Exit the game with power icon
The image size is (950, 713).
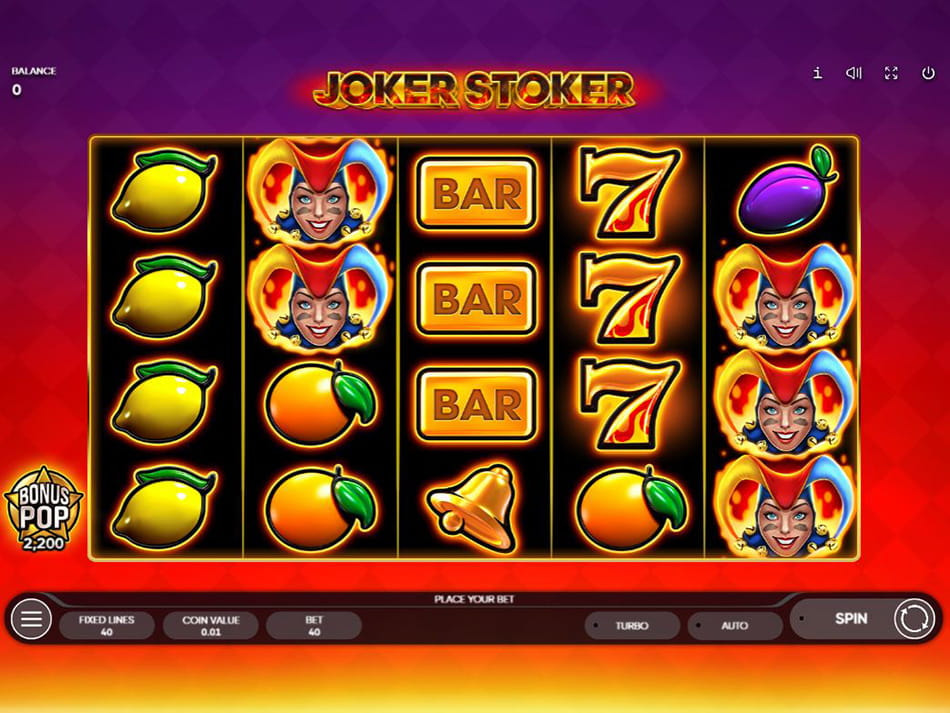[x=928, y=73]
